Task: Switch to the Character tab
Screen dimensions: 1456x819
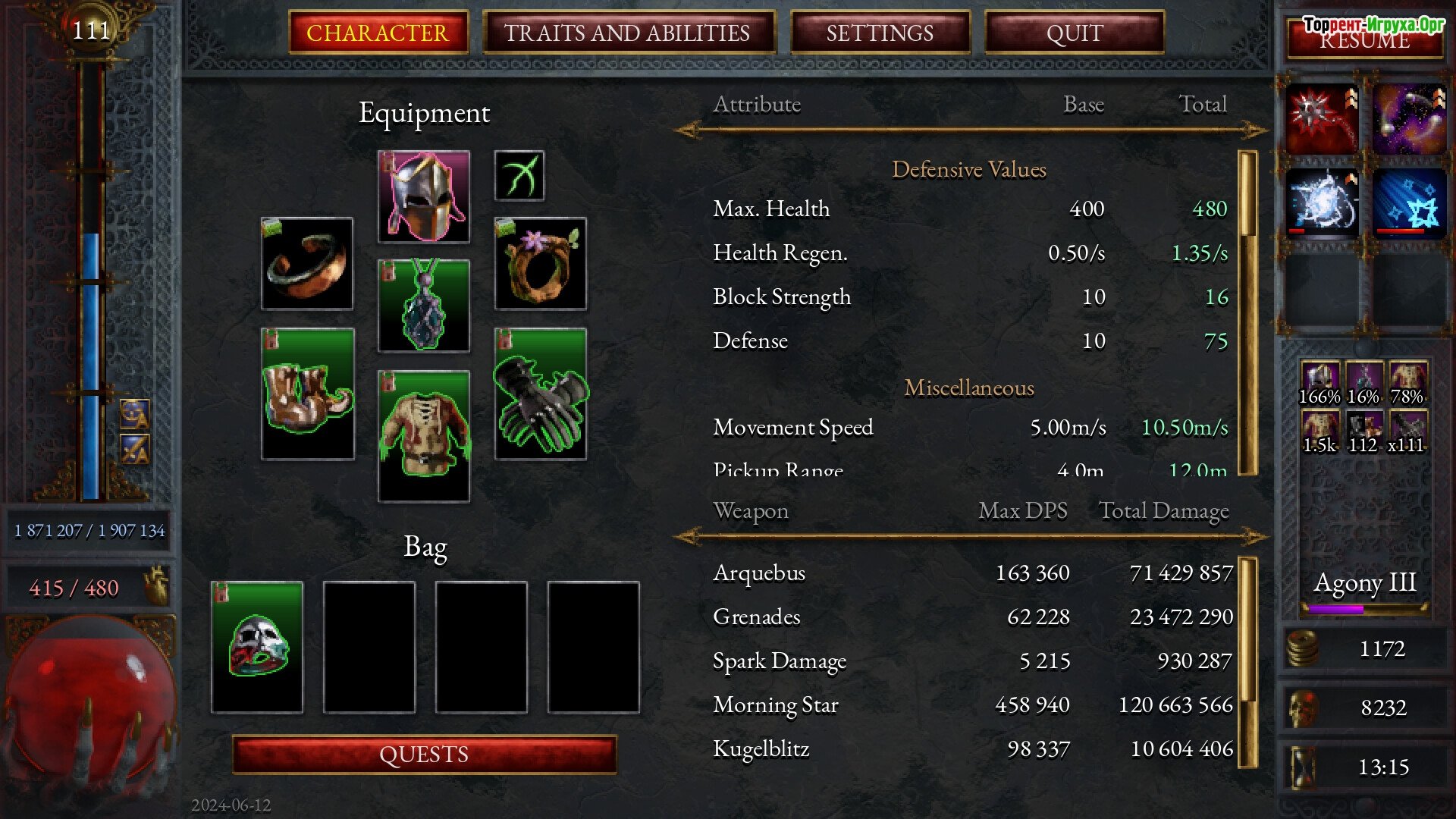Action: point(378,33)
